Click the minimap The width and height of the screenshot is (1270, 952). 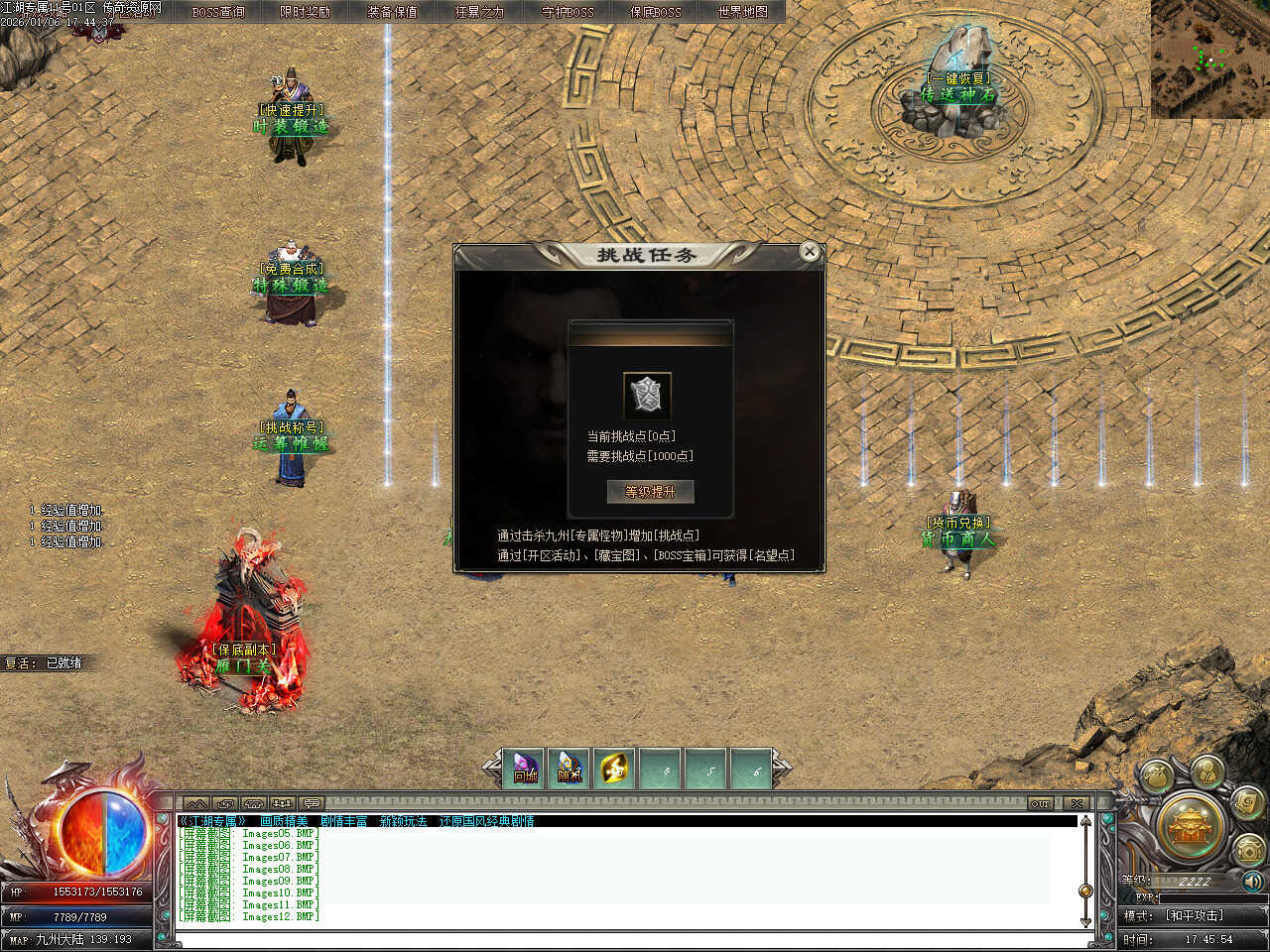pyautogui.click(x=1209, y=59)
